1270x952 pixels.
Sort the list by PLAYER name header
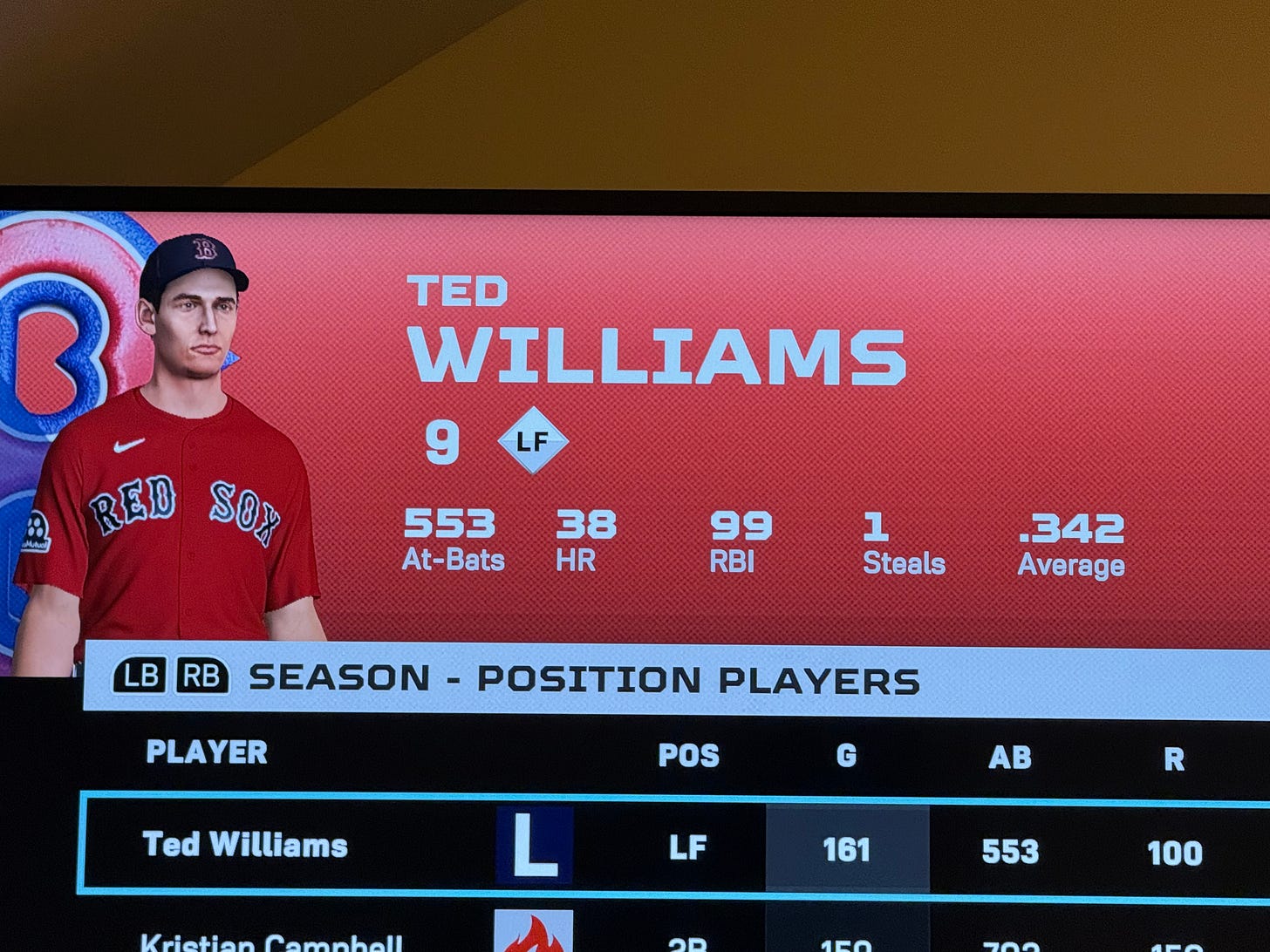[x=207, y=751]
